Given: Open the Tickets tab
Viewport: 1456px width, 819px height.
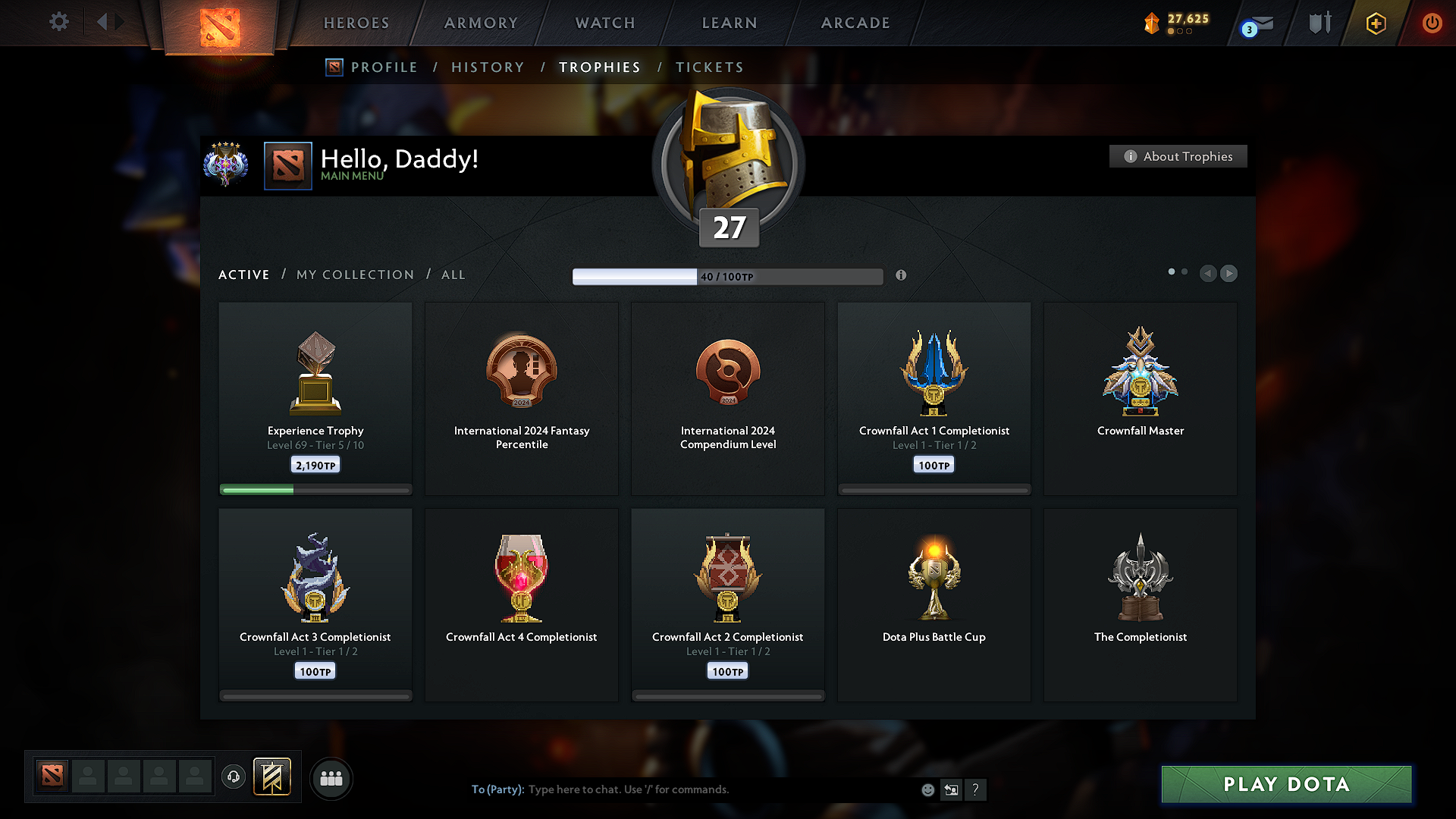Looking at the screenshot, I should 709,67.
